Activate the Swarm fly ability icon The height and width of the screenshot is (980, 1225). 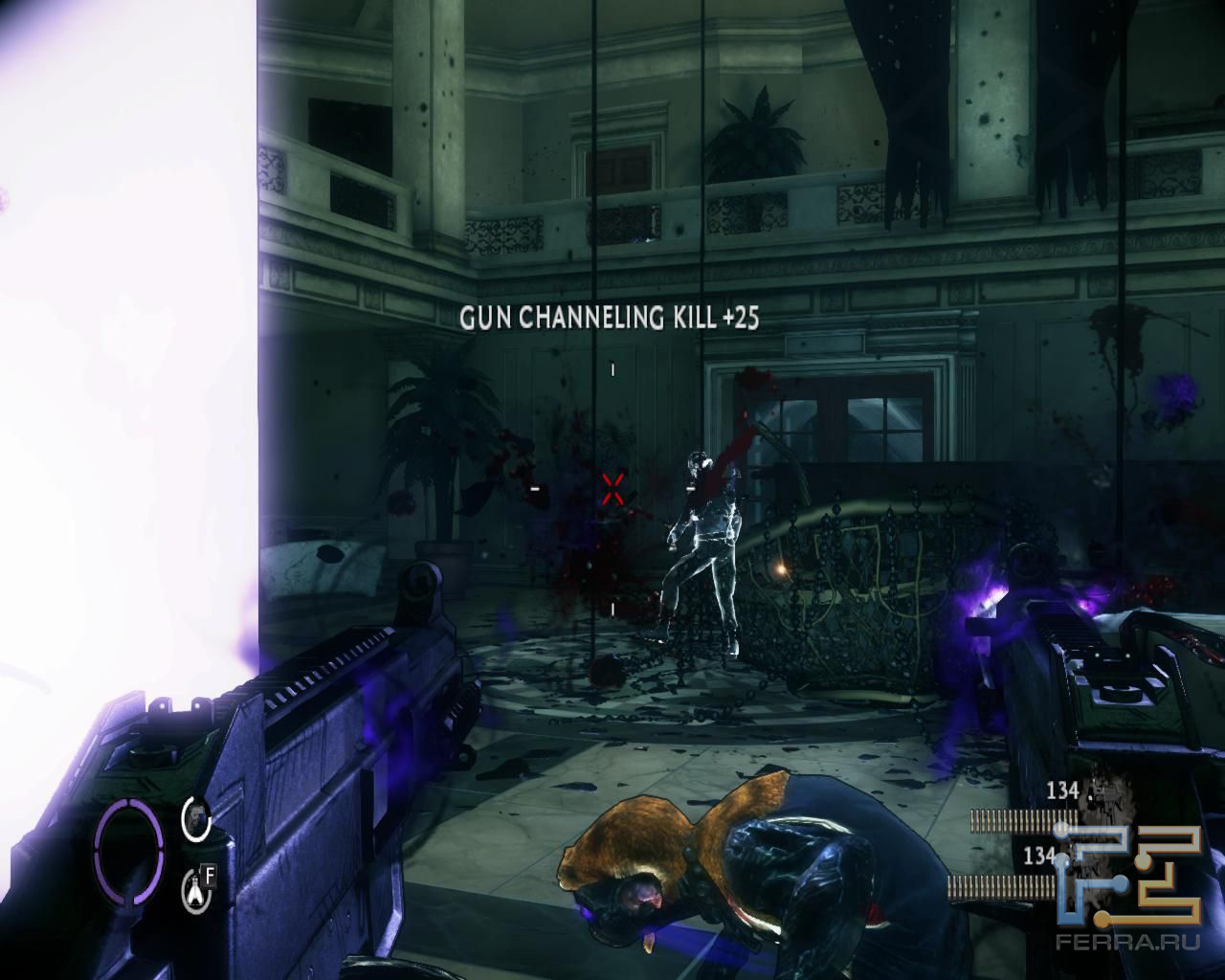(195, 889)
